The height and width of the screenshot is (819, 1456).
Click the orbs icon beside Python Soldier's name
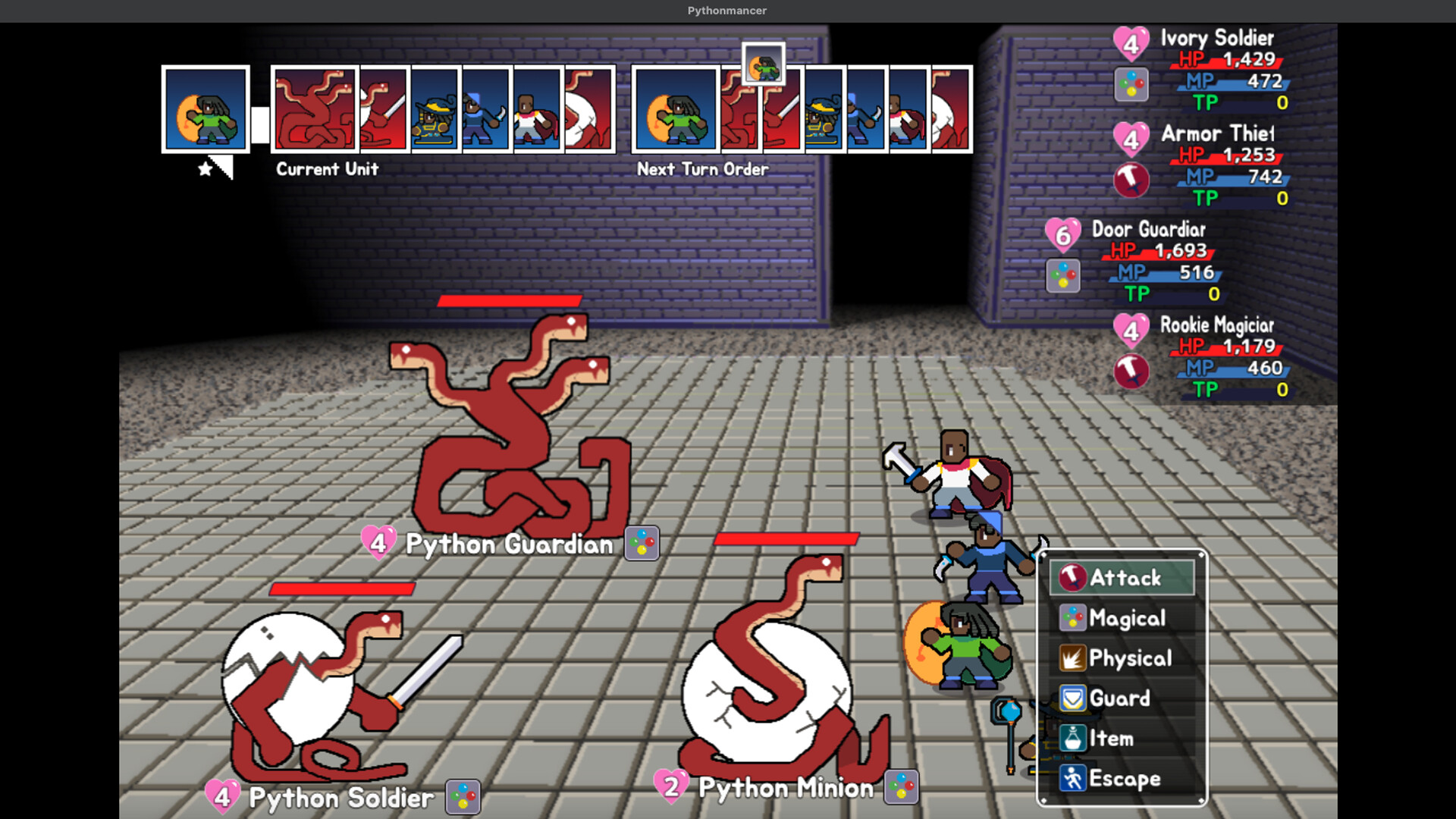pos(463,798)
